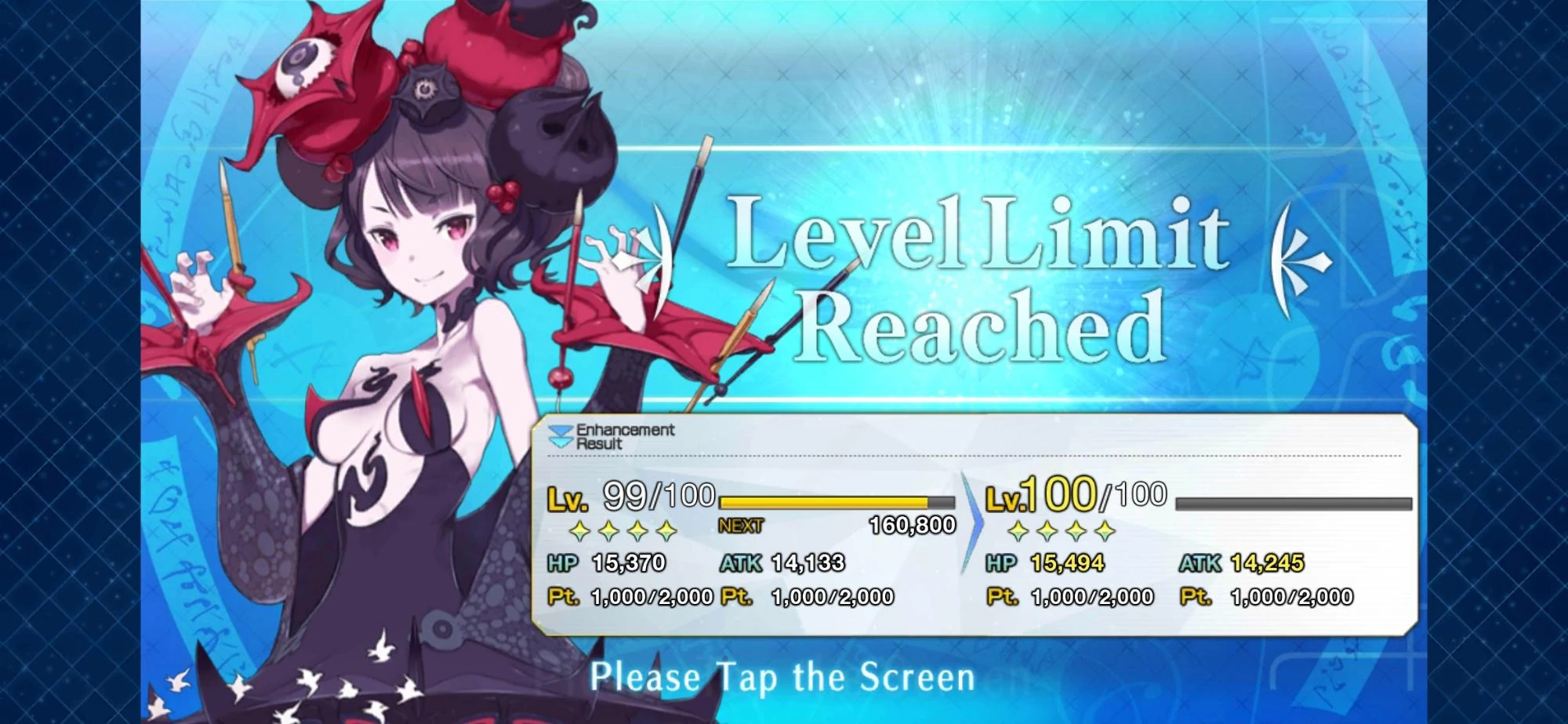
Task: Tap the Please Tap the Screen prompt
Action: (x=784, y=676)
